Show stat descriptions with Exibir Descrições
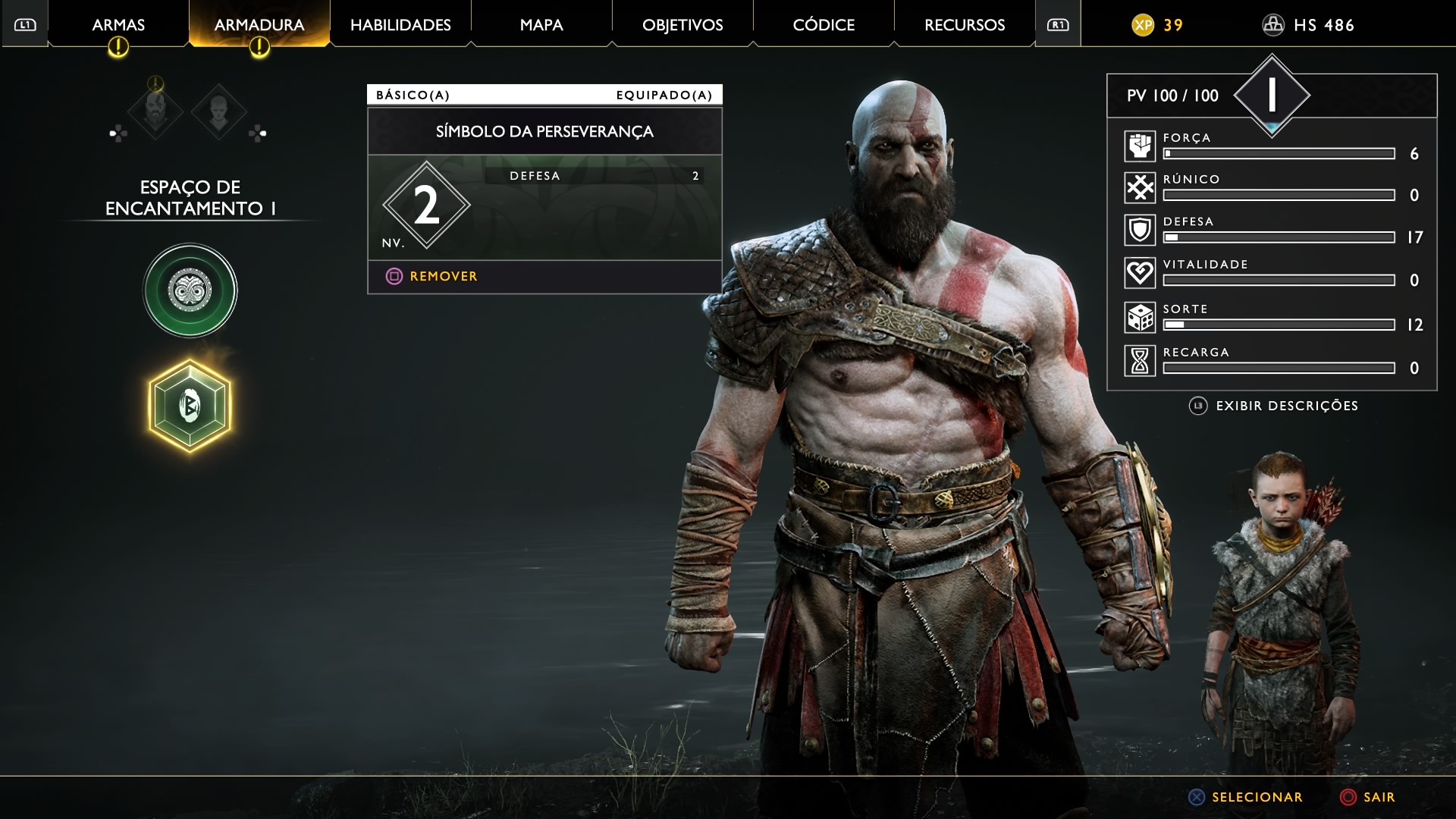This screenshot has height=819, width=1456. (1286, 406)
